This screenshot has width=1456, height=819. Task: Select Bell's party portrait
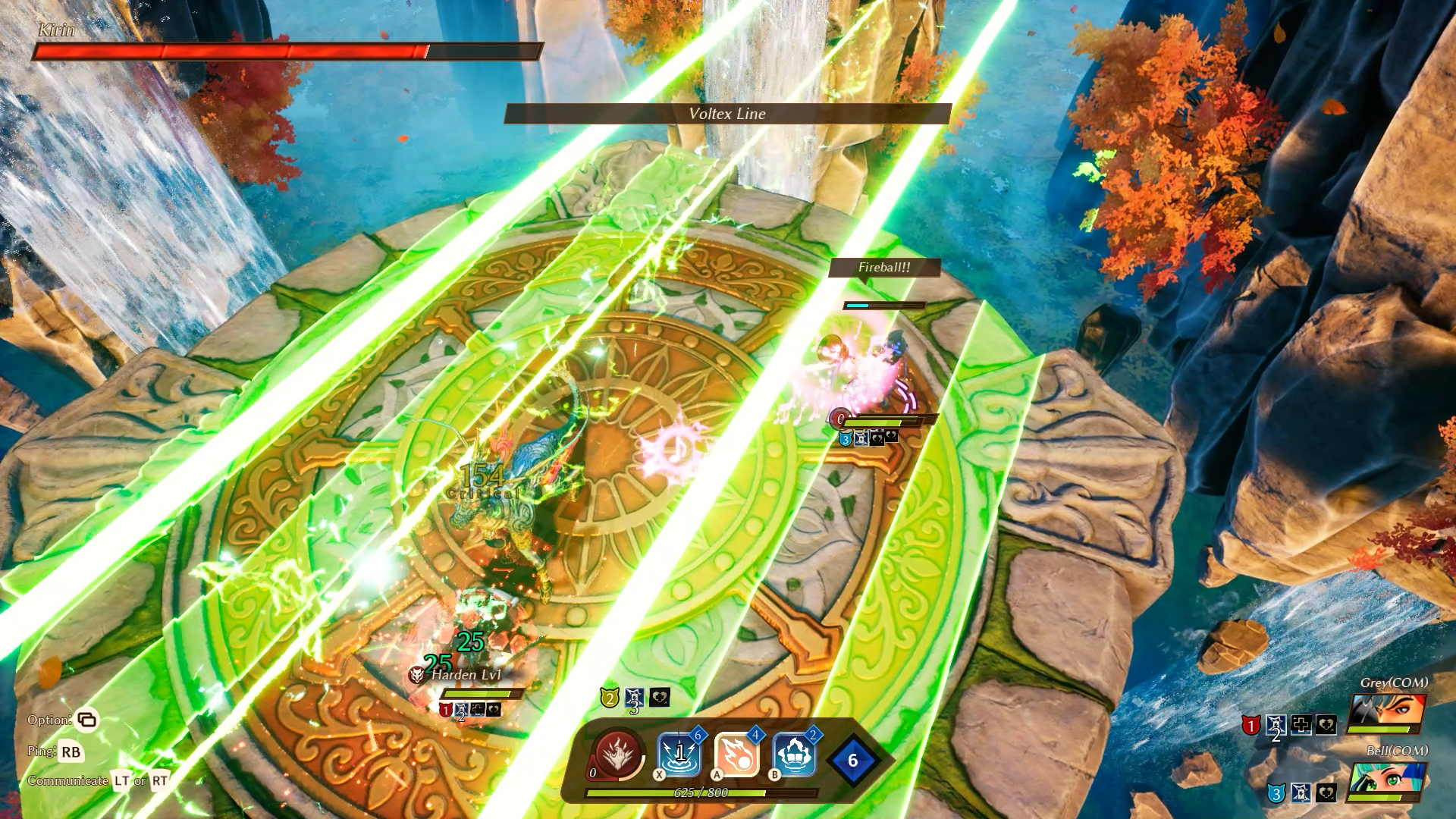1386,783
